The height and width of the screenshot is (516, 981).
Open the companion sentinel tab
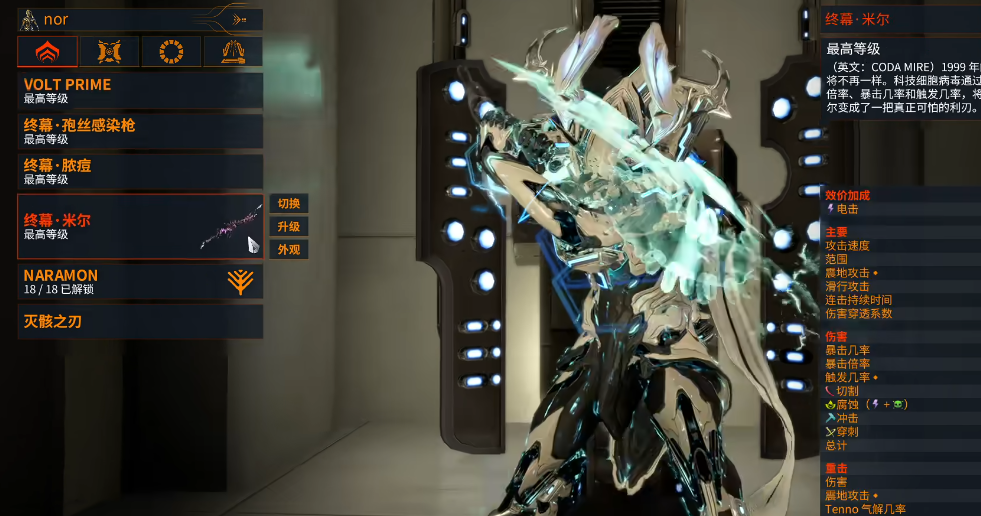tap(110, 51)
